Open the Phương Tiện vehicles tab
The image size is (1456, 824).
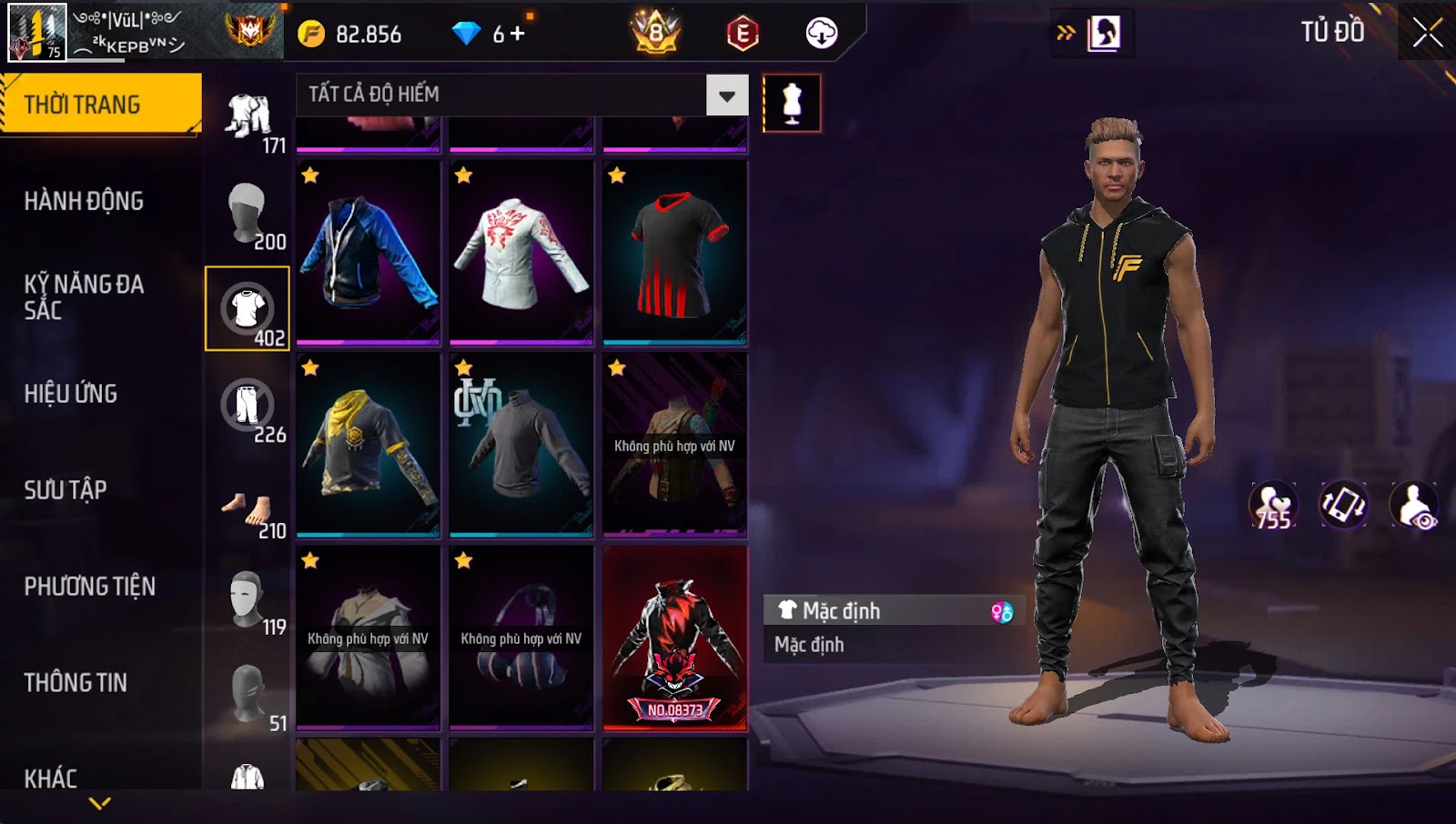tap(89, 587)
